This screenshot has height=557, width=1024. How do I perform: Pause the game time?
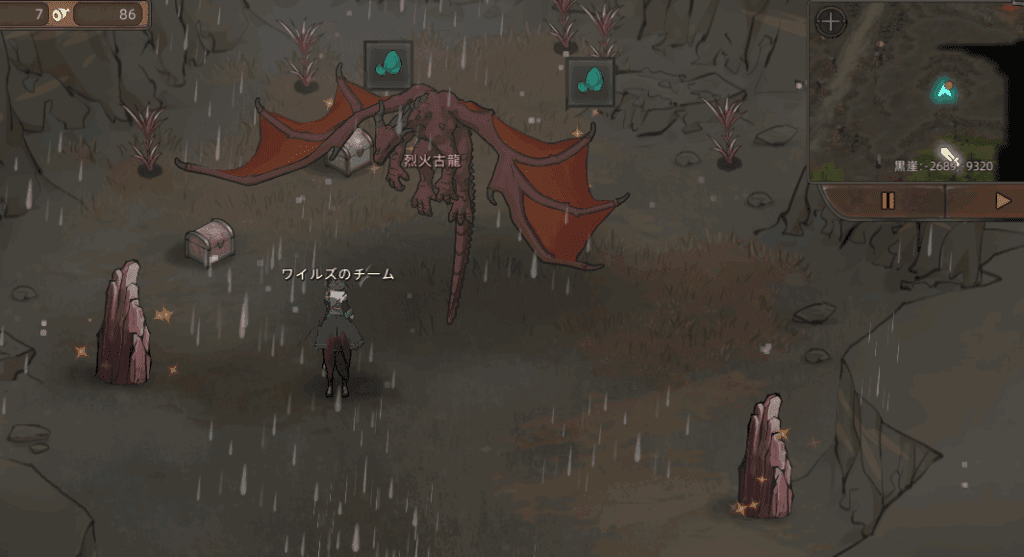886,201
